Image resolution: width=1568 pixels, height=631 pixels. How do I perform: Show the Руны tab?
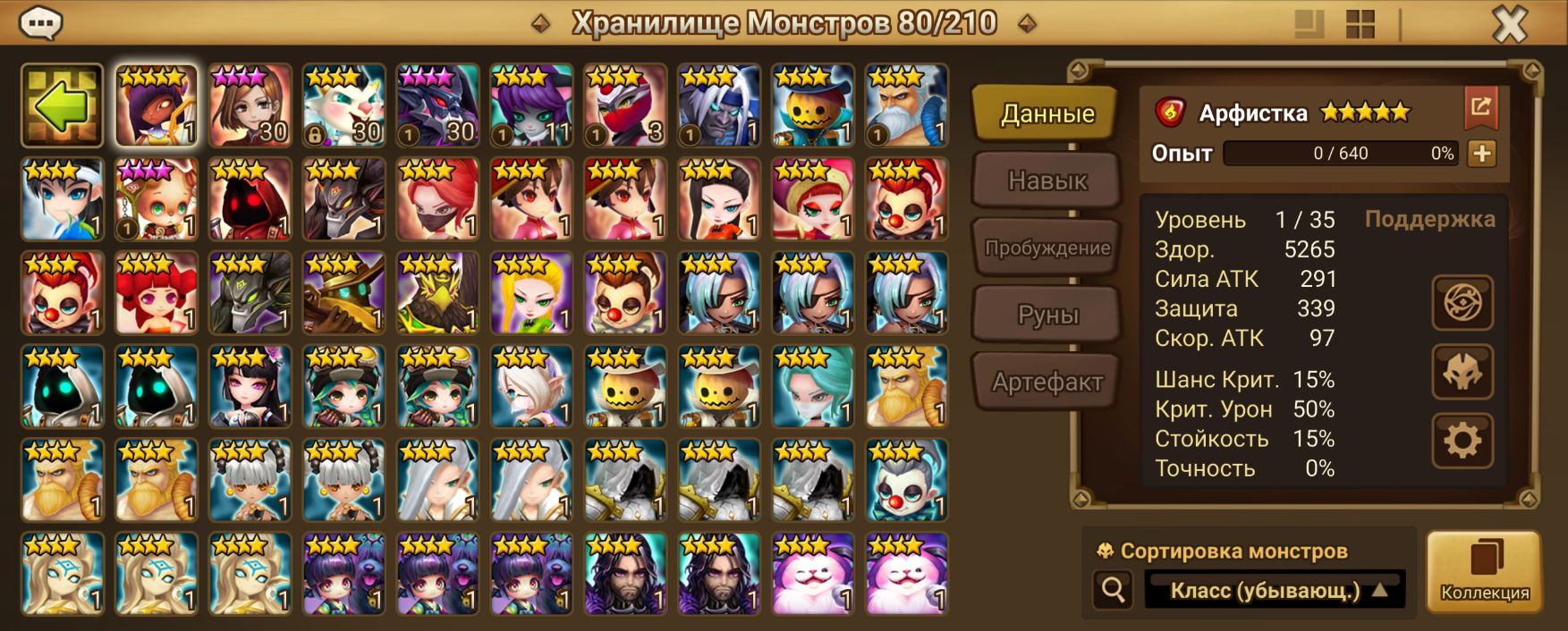coord(1047,315)
